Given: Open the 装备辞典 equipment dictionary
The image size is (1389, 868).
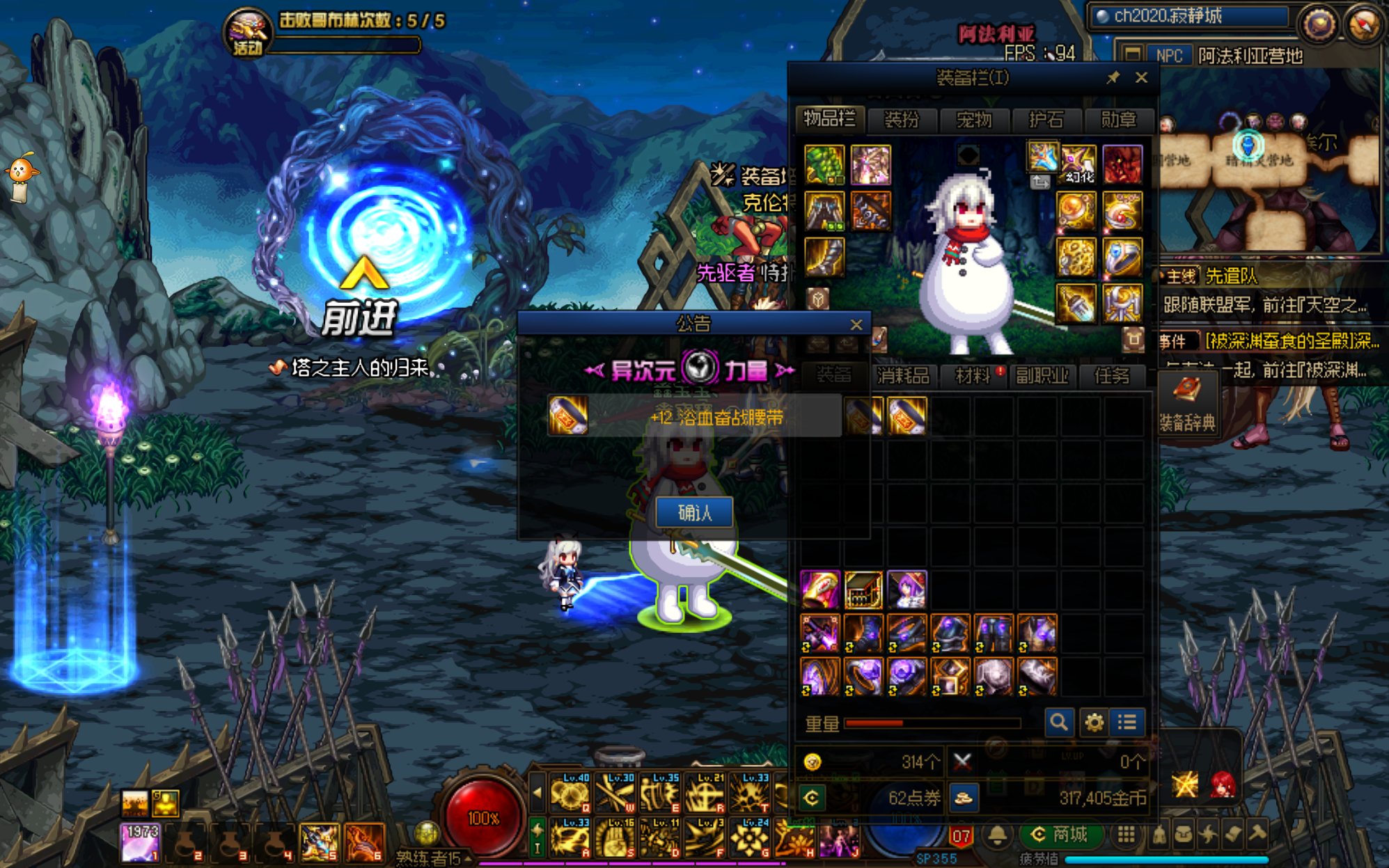Looking at the screenshot, I should [1187, 404].
